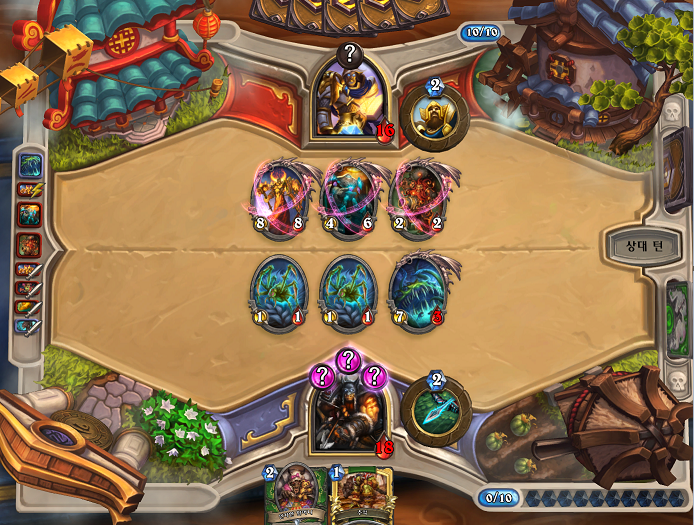Activate the hunter arrow hero power

[435, 411]
